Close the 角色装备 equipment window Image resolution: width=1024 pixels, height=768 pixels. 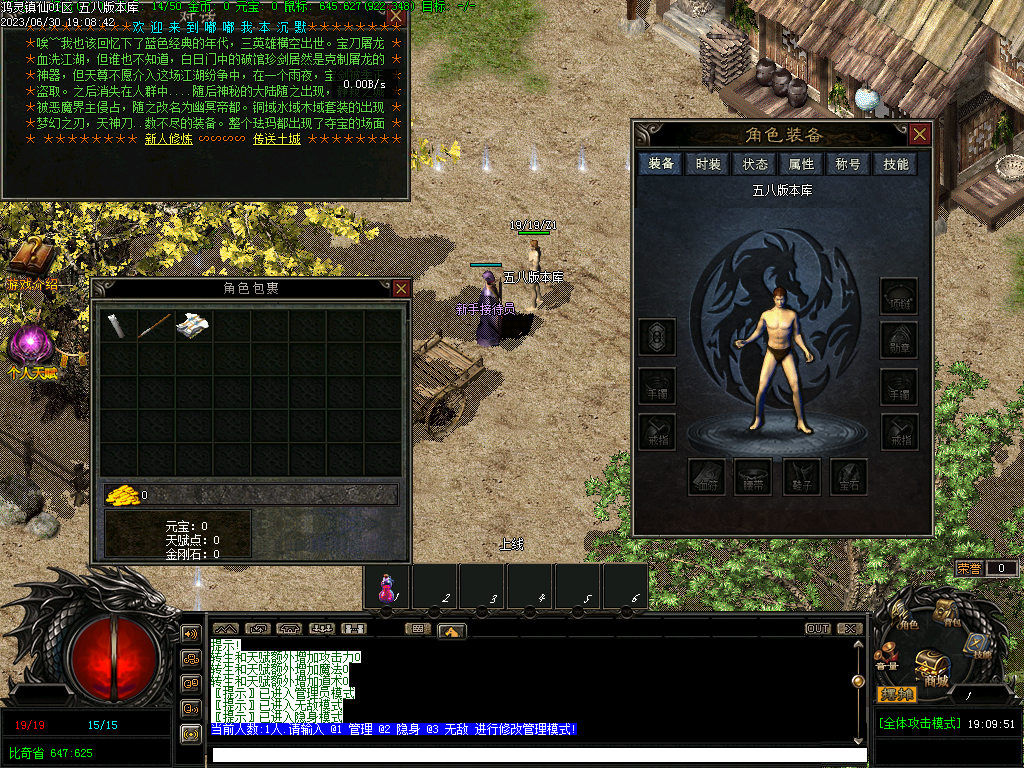coord(919,134)
